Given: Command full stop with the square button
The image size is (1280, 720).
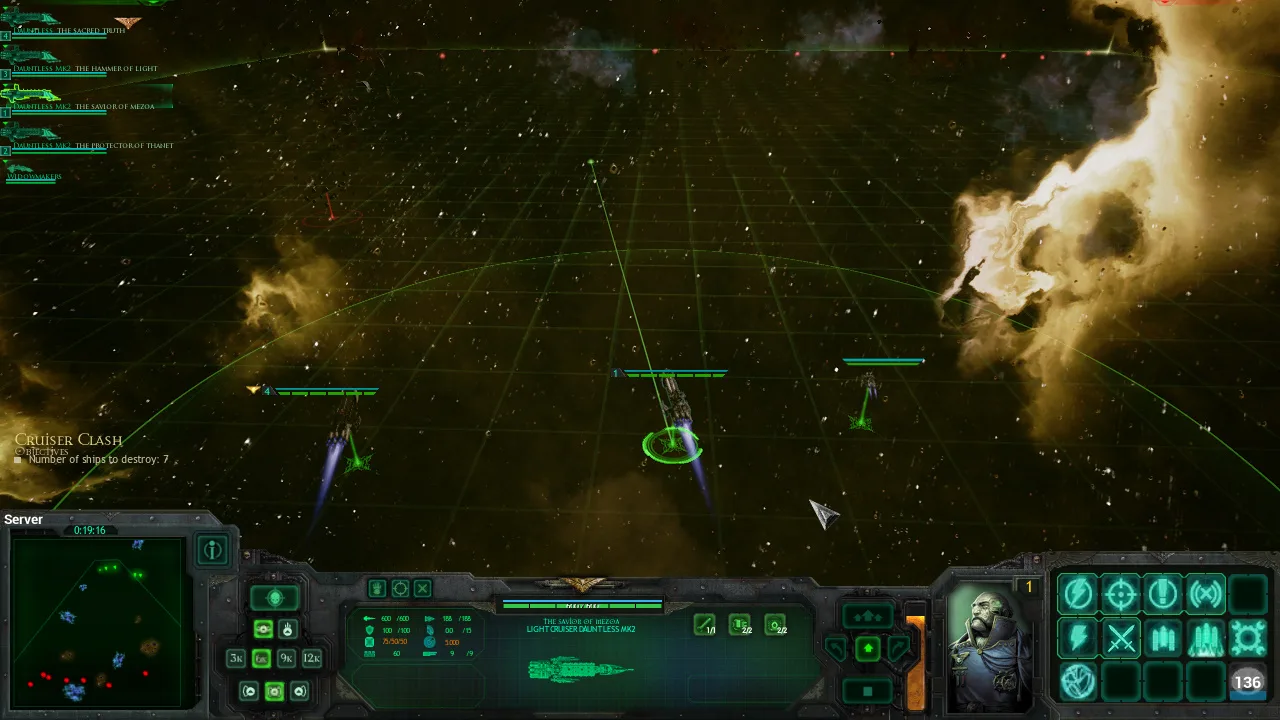Looking at the screenshot, I should (867, 690).
